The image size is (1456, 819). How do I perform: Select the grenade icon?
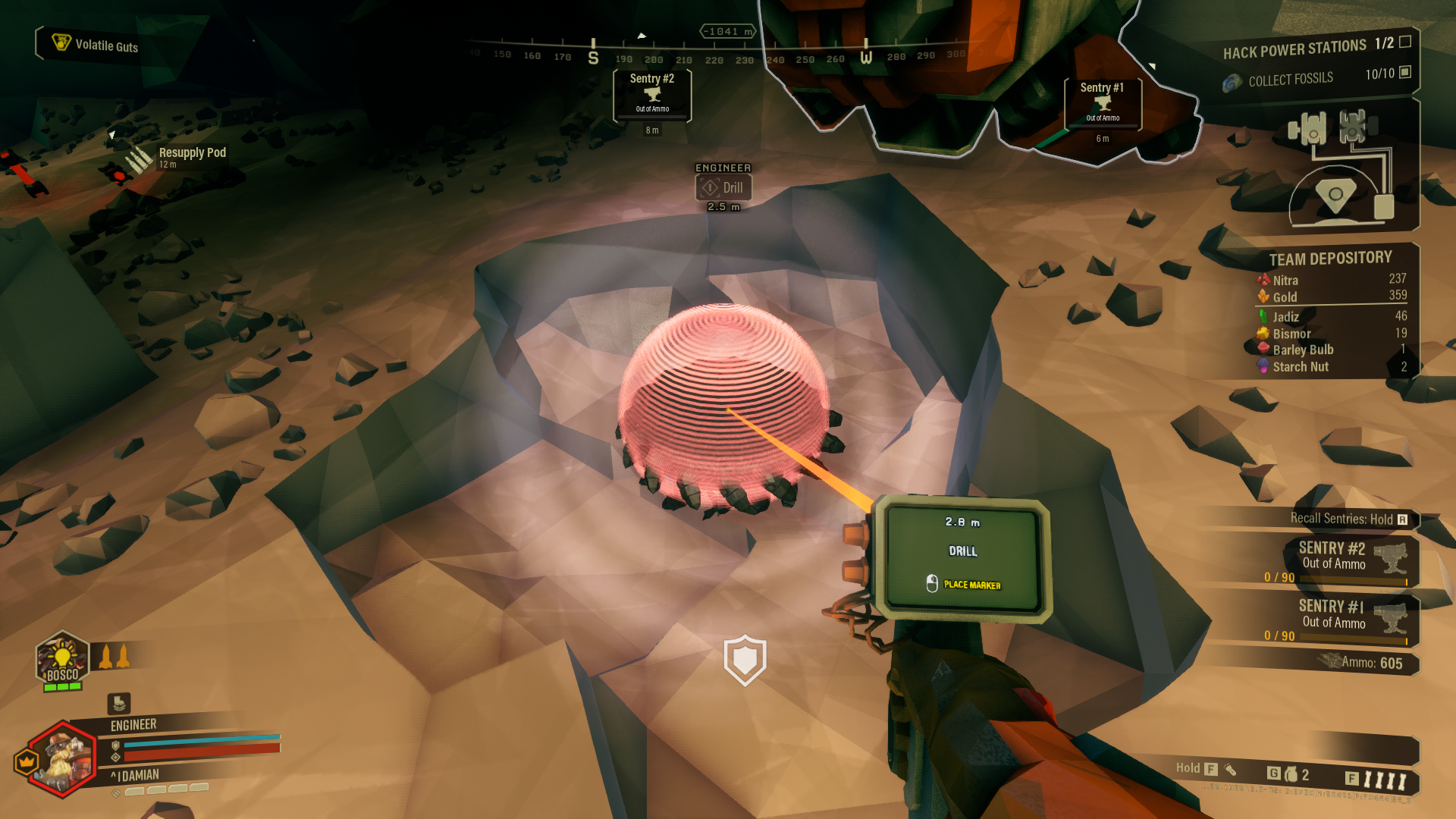coord(1291,774)
